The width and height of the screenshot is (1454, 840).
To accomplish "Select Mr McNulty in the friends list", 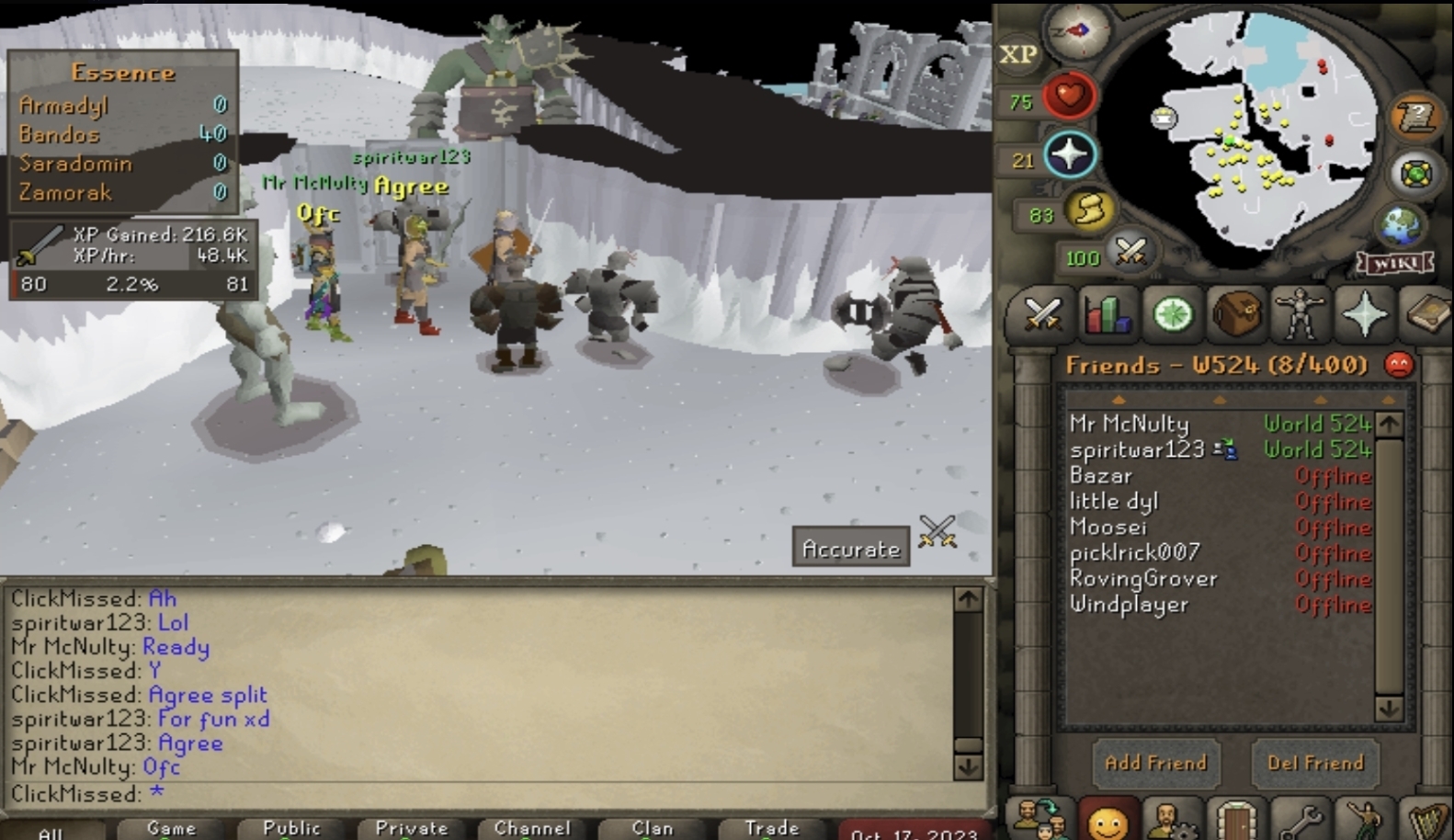I will point(1130,424).
